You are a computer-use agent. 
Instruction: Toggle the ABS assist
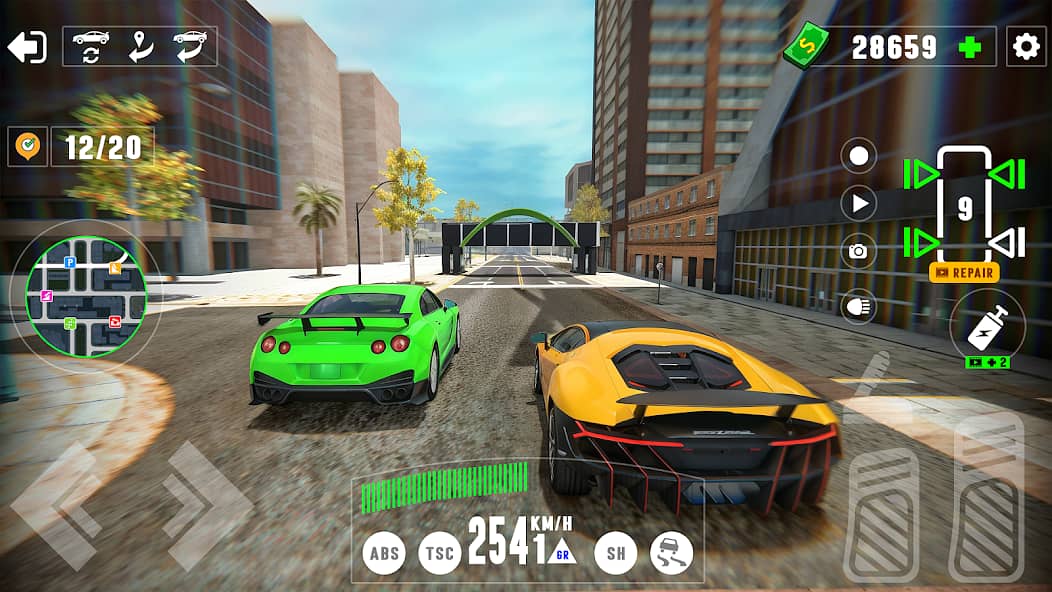tap(384, 553)
